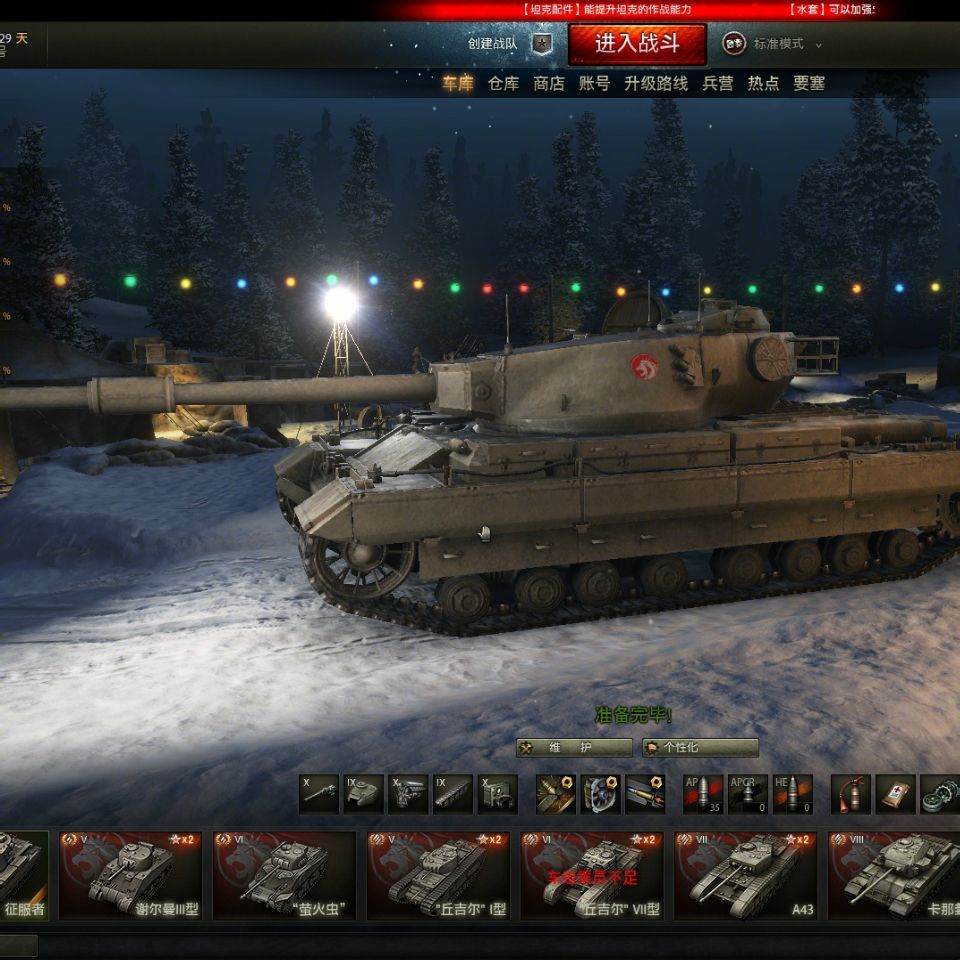Select the "萤火虫" Firefly tank card

284,875
